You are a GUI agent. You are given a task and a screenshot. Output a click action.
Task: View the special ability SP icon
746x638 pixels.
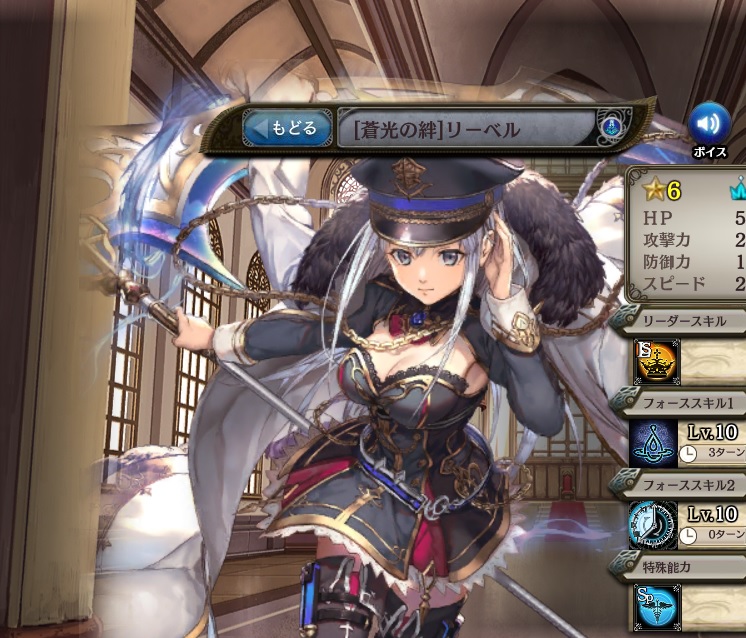[x=656, y=607]
